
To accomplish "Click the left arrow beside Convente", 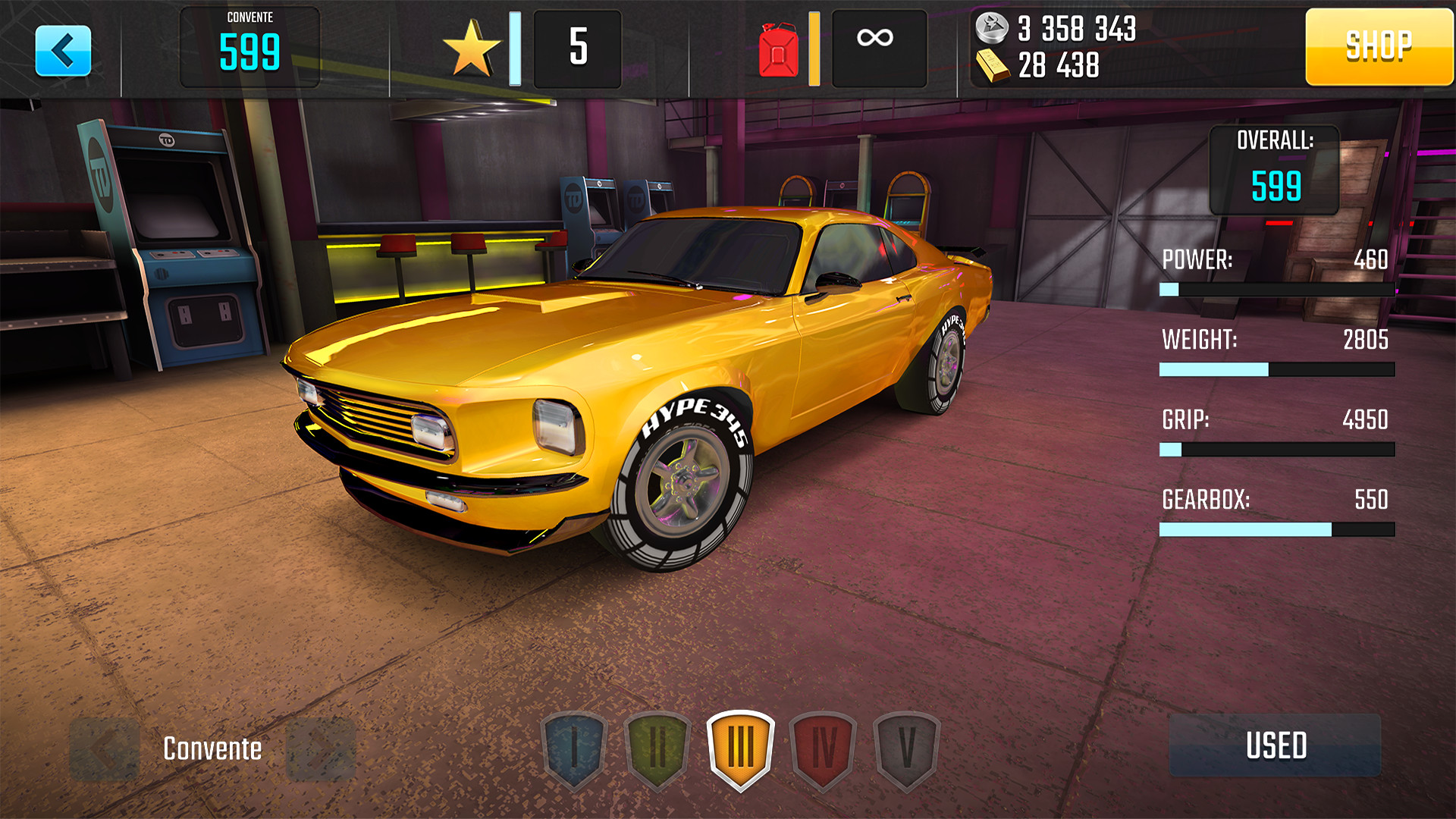I will (x=104, y=749).
